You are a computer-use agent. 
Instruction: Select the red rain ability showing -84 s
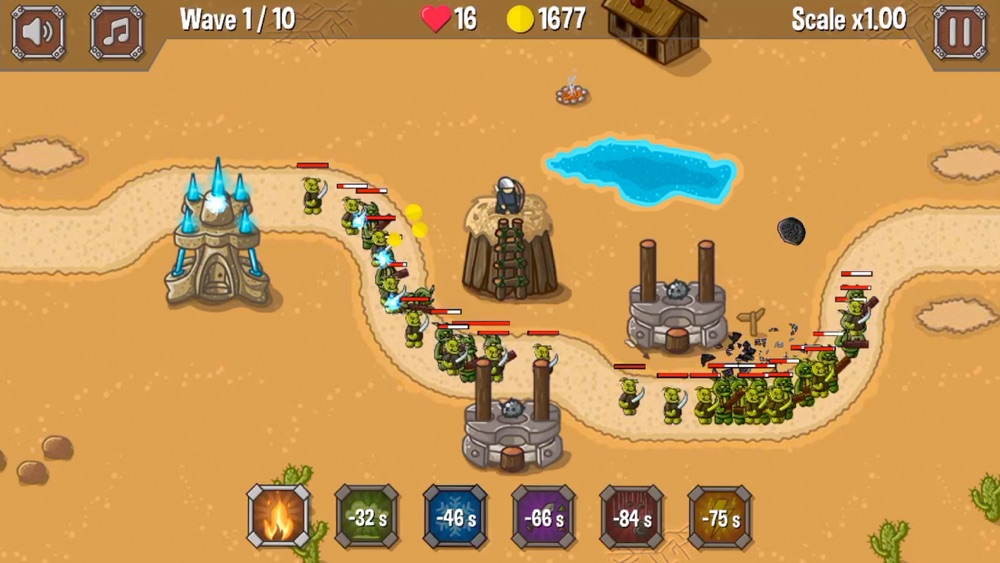pos(631,517)
